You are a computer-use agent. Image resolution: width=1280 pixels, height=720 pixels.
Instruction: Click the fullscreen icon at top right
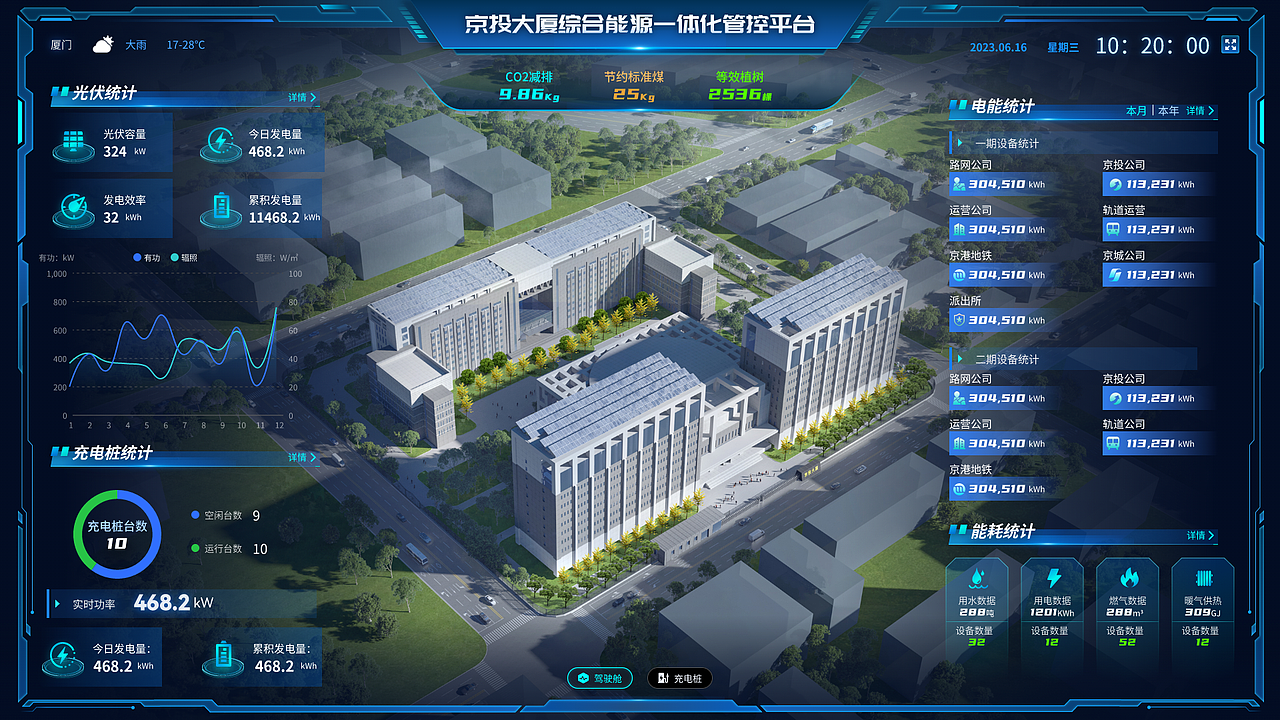point(1229,45)
